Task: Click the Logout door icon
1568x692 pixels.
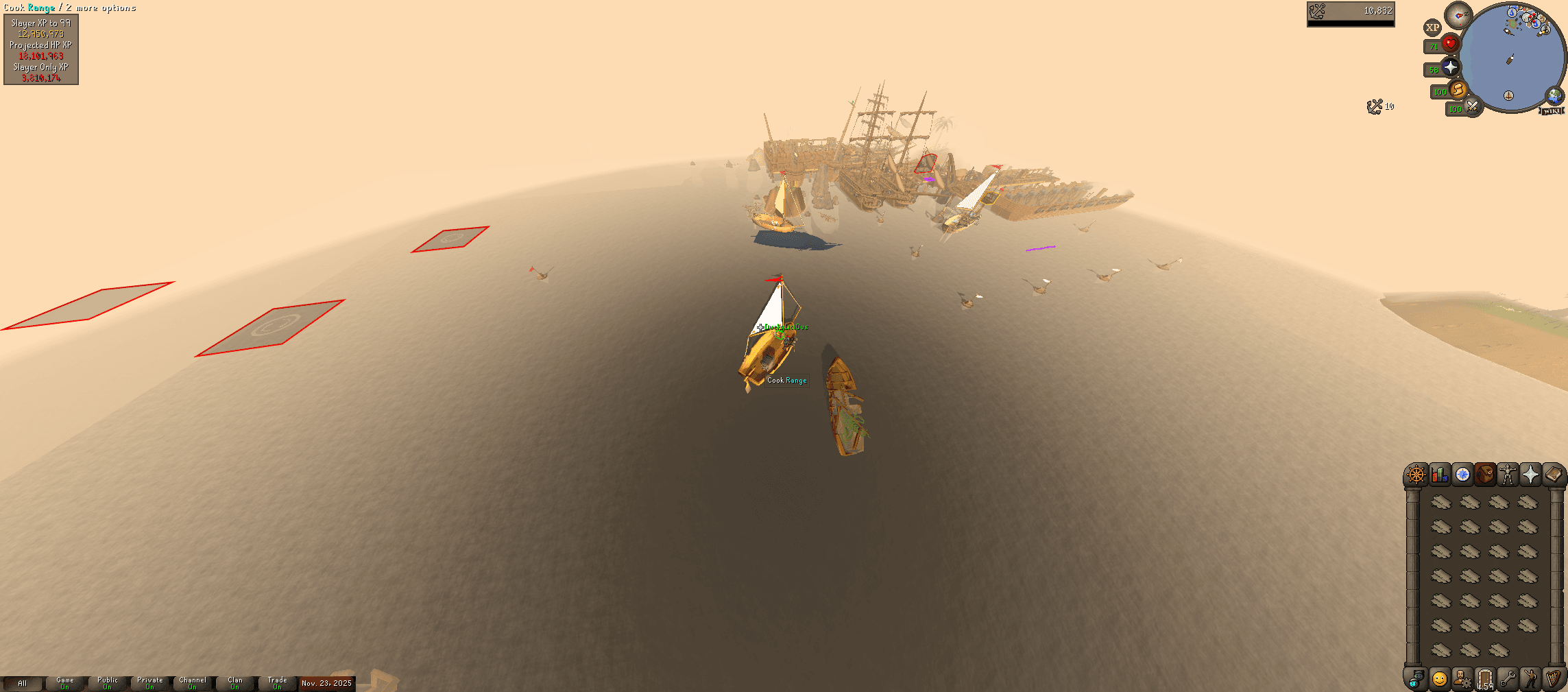Action: pos(1485,680)
